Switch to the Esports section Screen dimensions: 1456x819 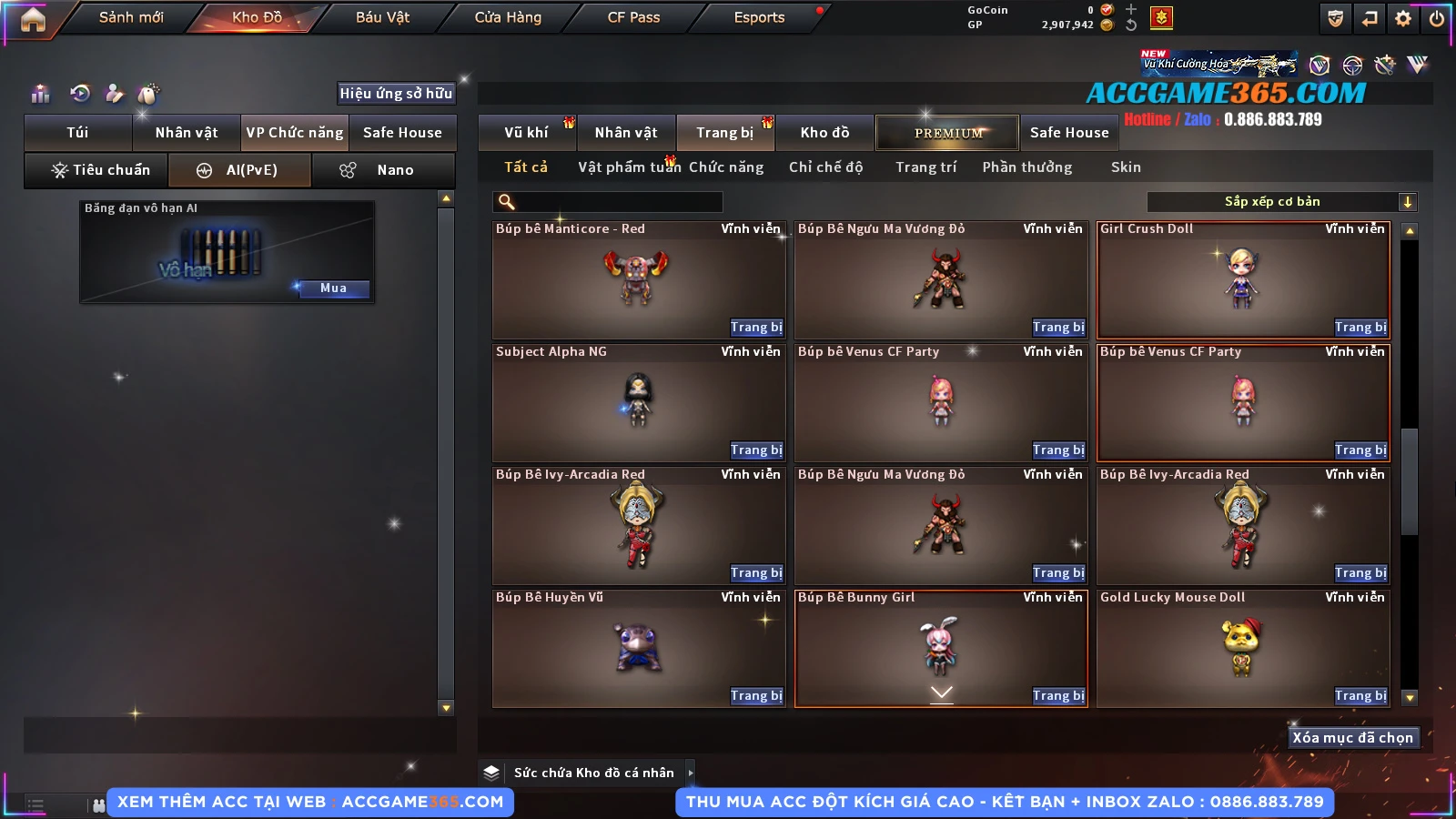point(759,17)
